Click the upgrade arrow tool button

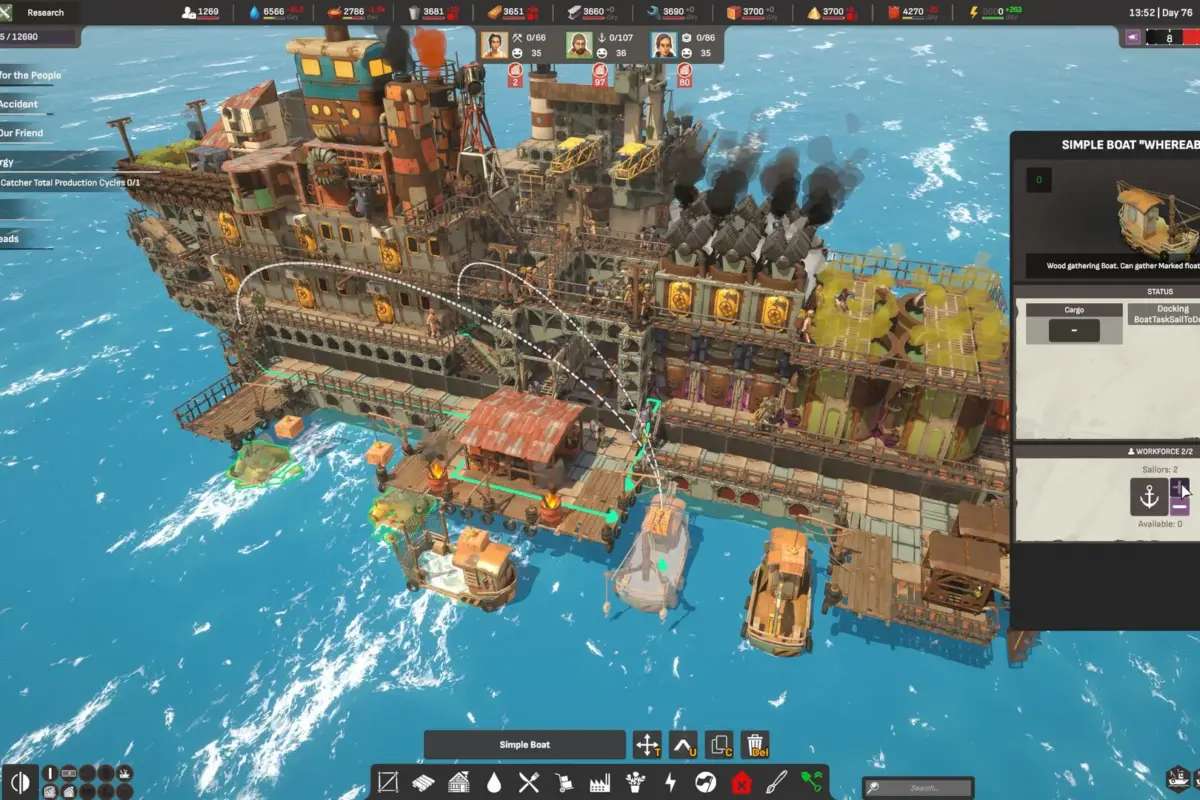tap(683, 745)
